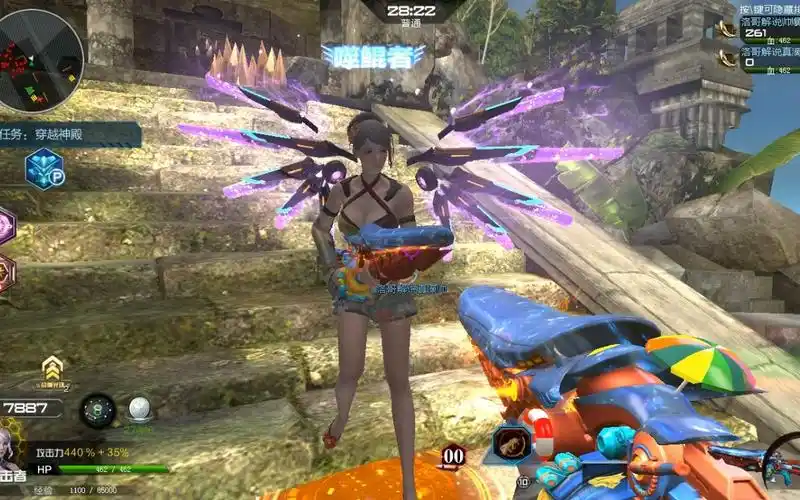Activate the orange hexagon skill icon
This screenshot has height=500, width=800.
tap(5, 272)
